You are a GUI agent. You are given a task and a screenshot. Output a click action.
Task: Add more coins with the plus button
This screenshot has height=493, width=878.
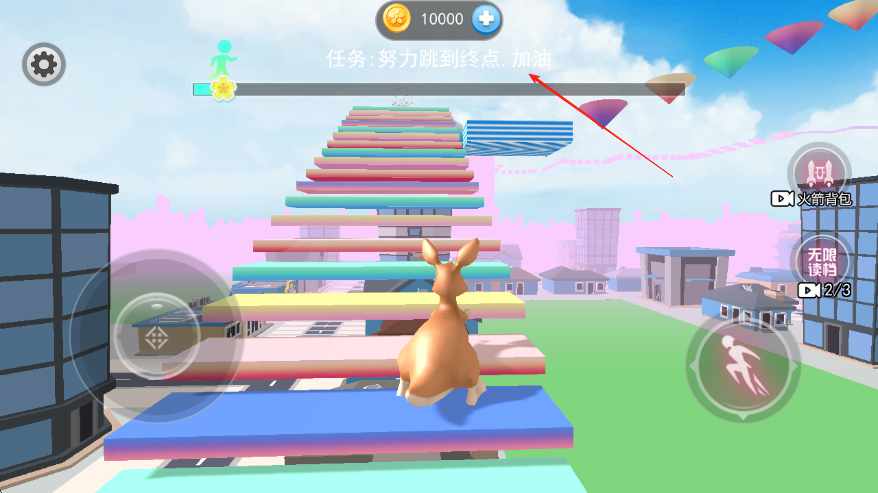(486, 18)
